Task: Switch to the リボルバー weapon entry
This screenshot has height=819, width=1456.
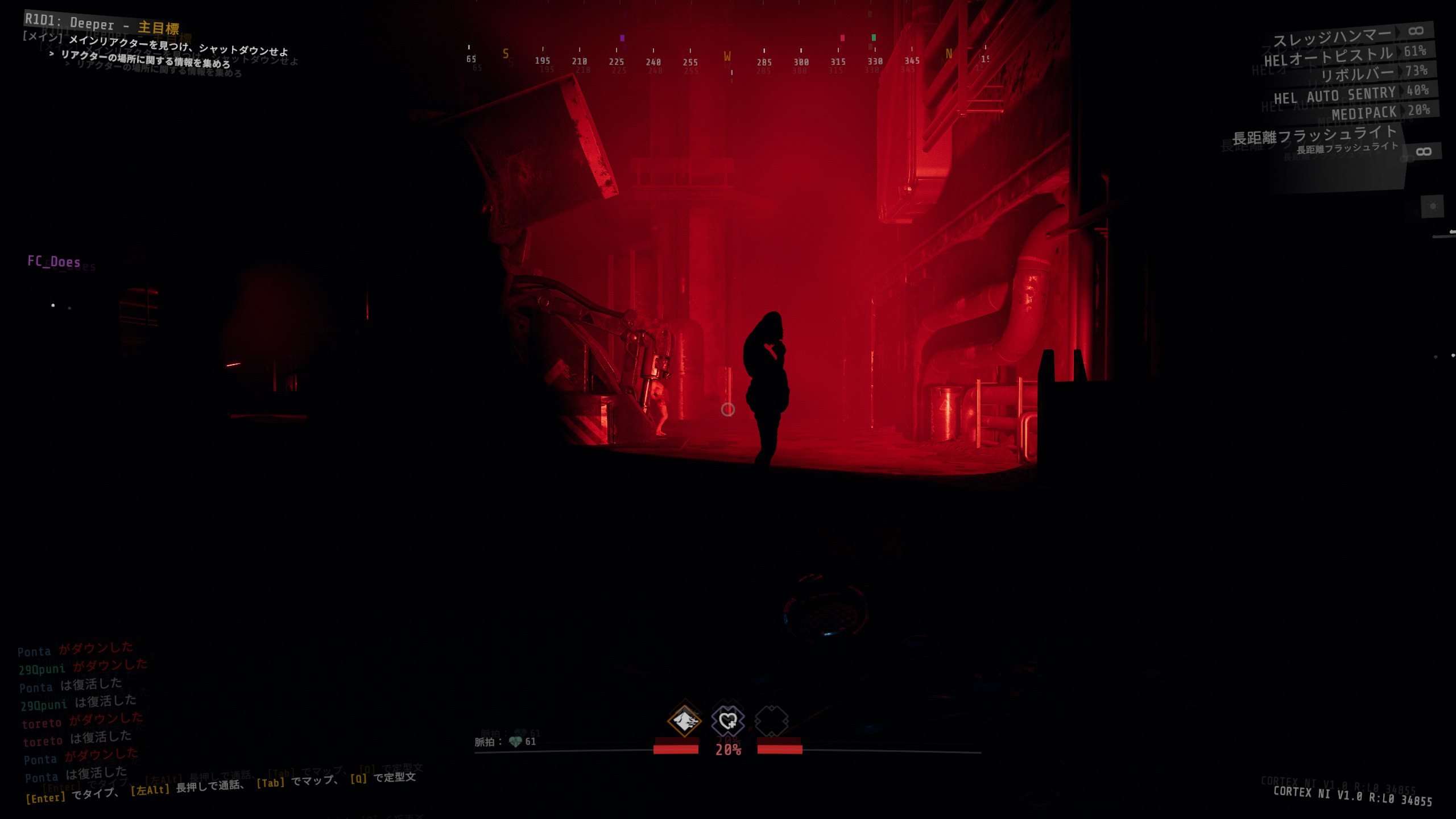Action: point(1356,74)
